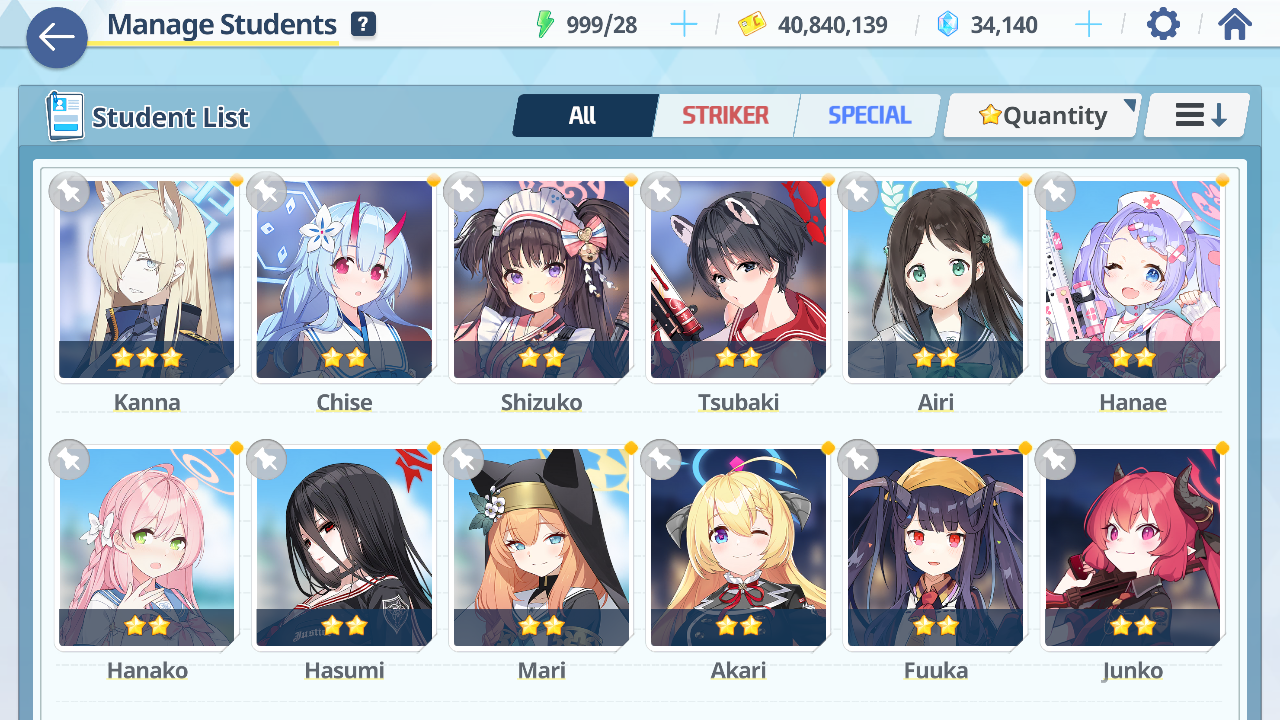Choose the Chise student card
This screenshot has height=720, width=1280.
point(344,280)
